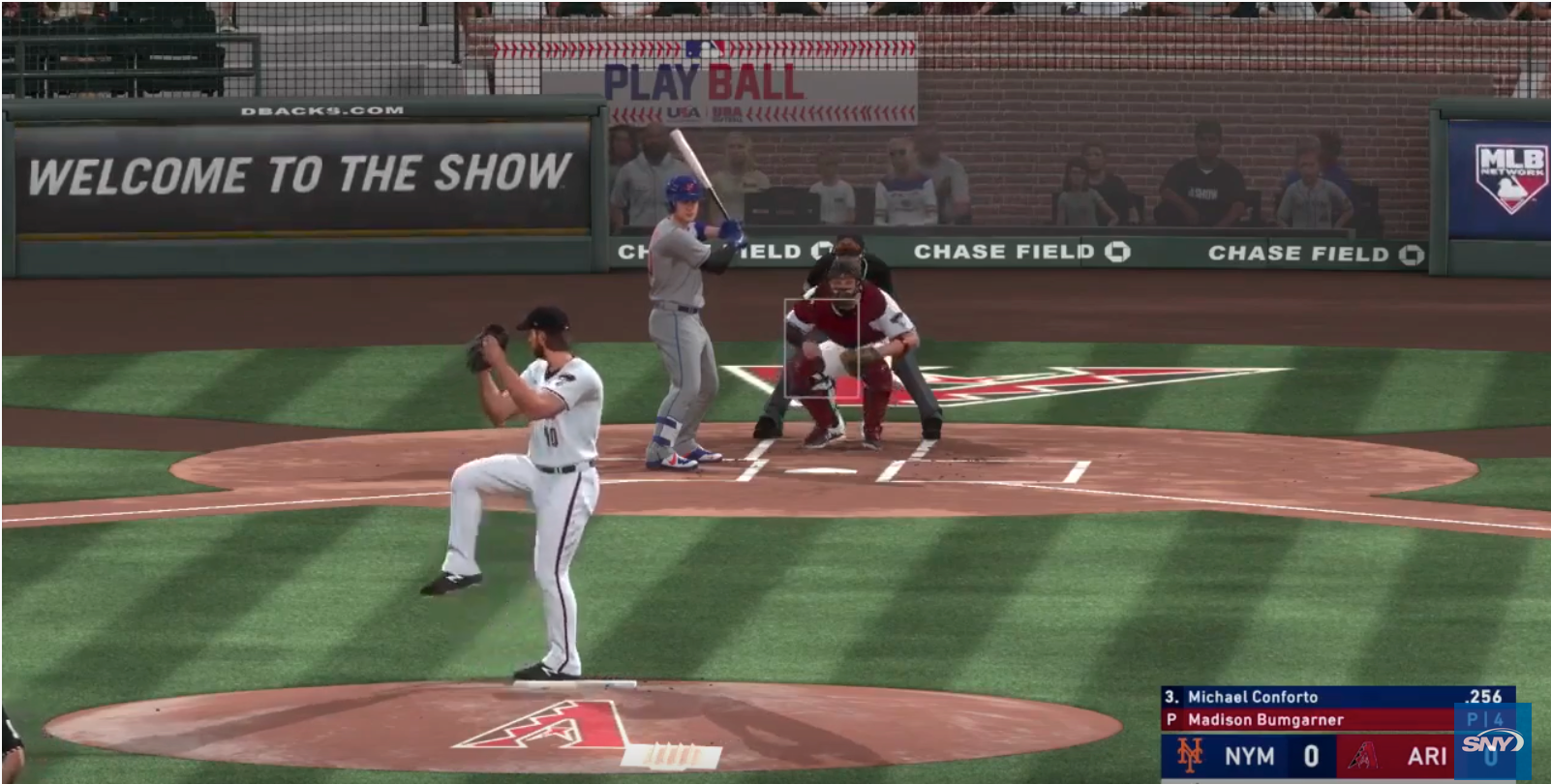The height and width of the screenshot is (784, 1551).
Task: Click the SNY network watermark
Action: pos(1491,743)
